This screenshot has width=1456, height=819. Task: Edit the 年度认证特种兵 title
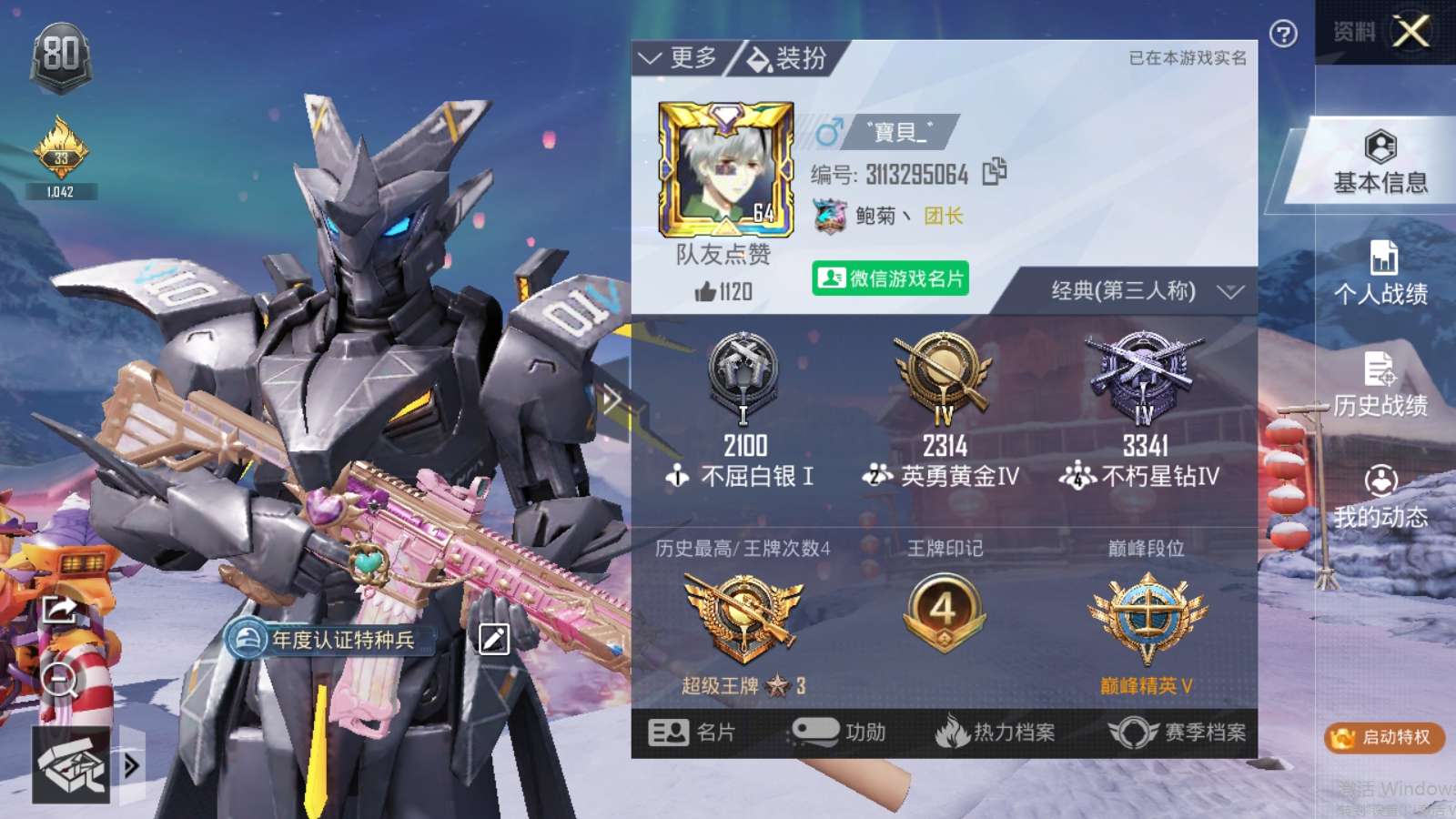(494, 639)
